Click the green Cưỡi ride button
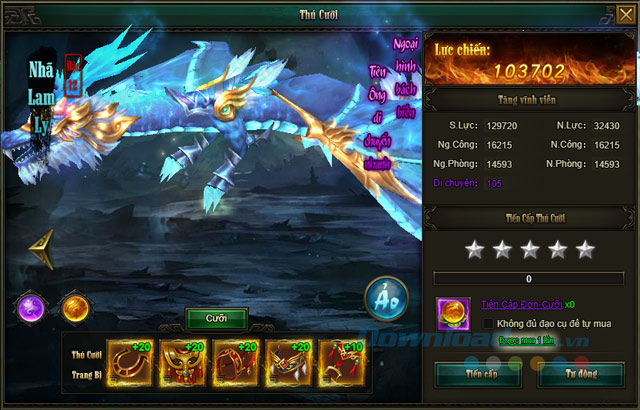Image resolution: width=640 pixels, height=410 pixels. point(217,318)
